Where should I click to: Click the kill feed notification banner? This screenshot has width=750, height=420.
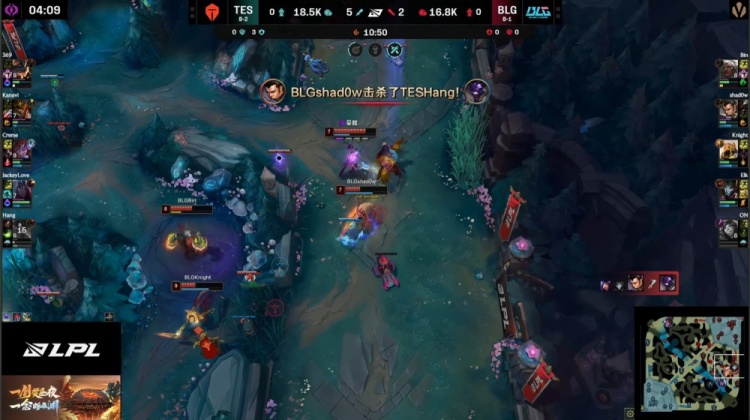375,92
